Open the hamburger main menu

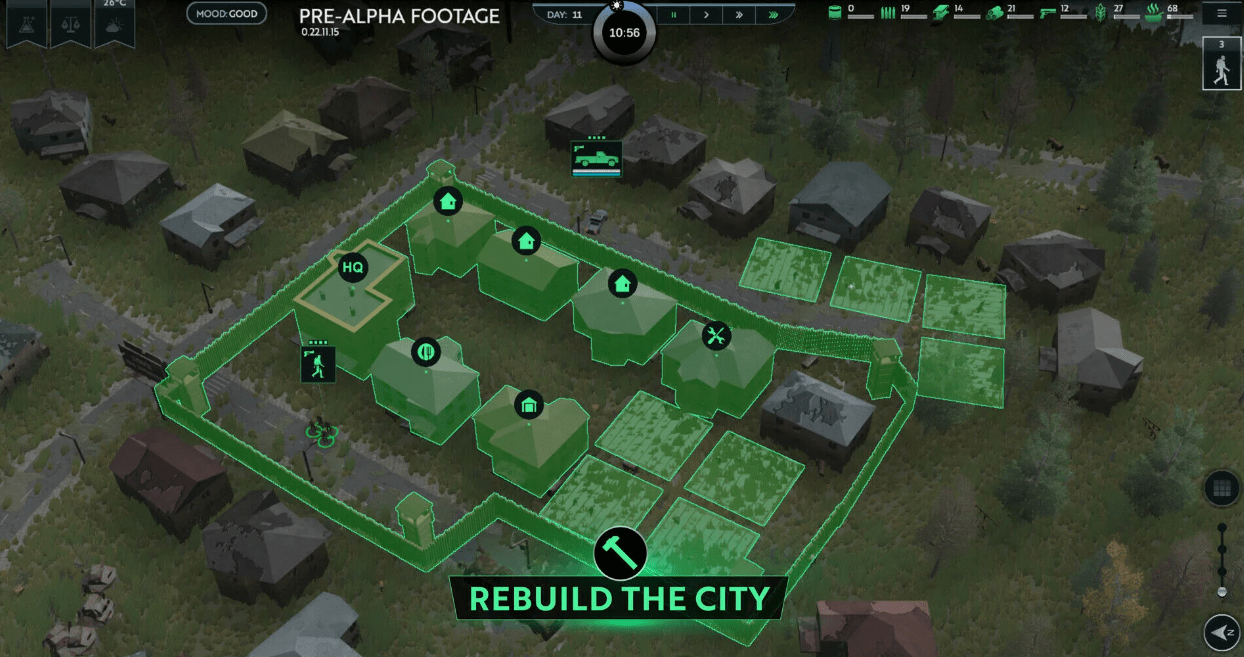point(1222,14)
